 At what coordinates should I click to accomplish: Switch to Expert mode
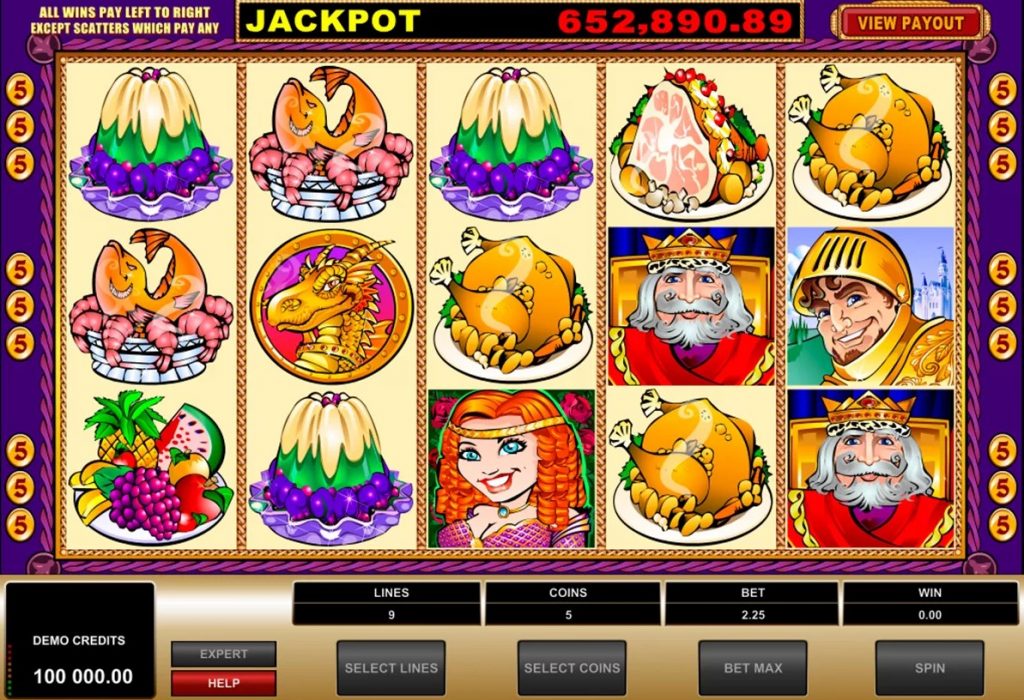[x=223, y=654]
